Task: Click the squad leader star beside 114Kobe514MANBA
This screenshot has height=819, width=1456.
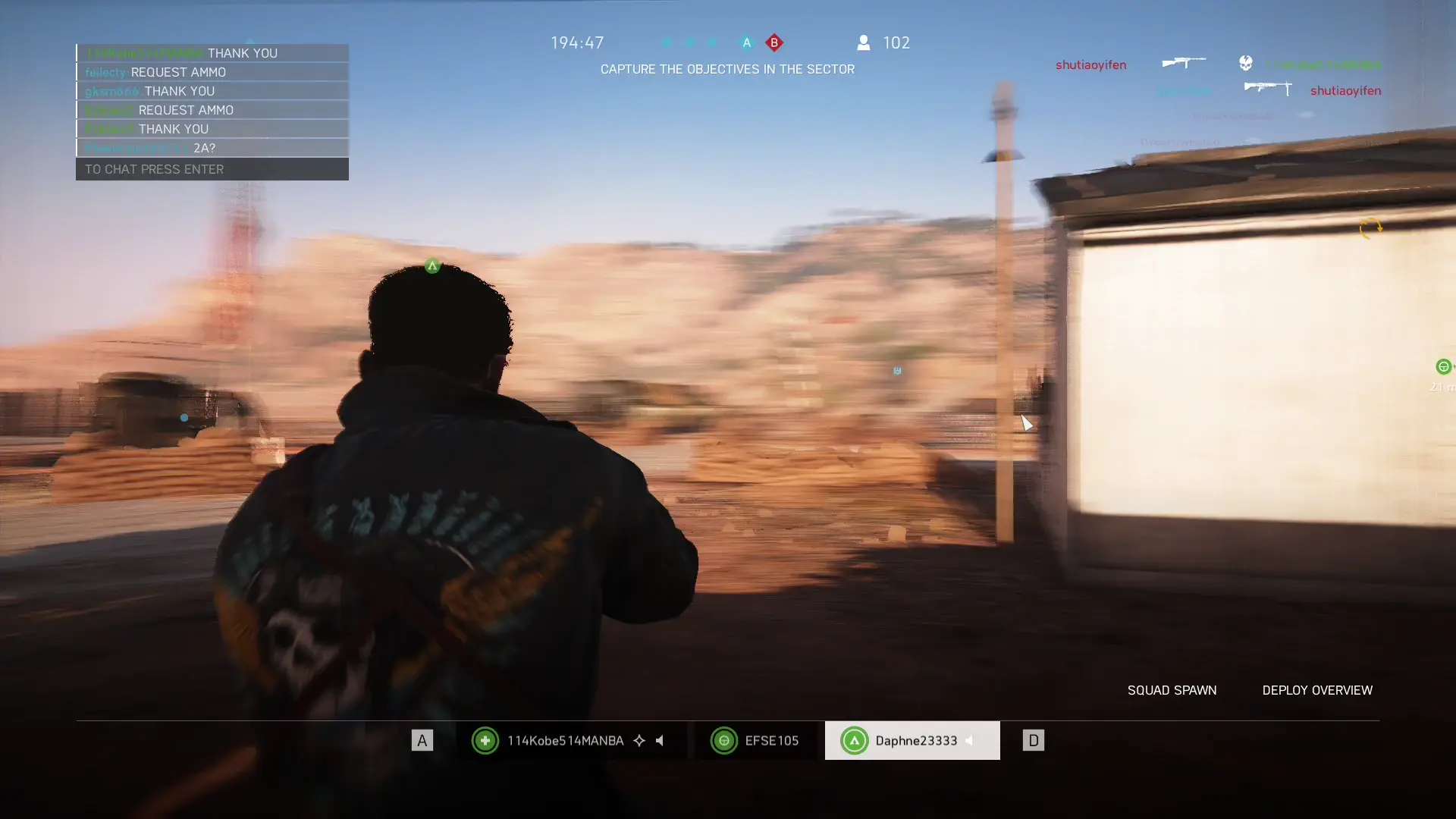Action: pyautogui.click(x=639, y=741)
